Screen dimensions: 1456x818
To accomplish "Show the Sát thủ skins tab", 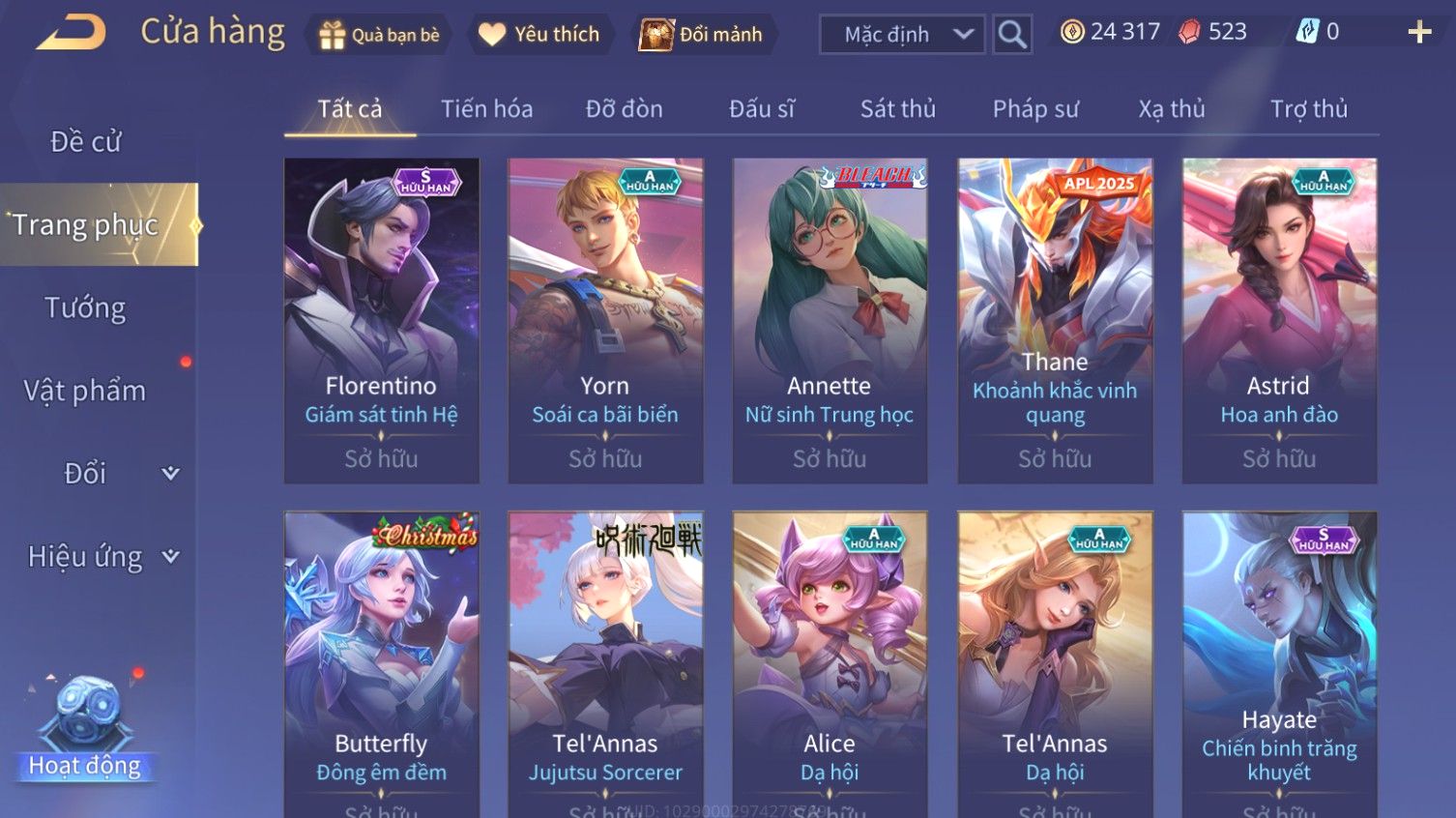I will (897, 109).
